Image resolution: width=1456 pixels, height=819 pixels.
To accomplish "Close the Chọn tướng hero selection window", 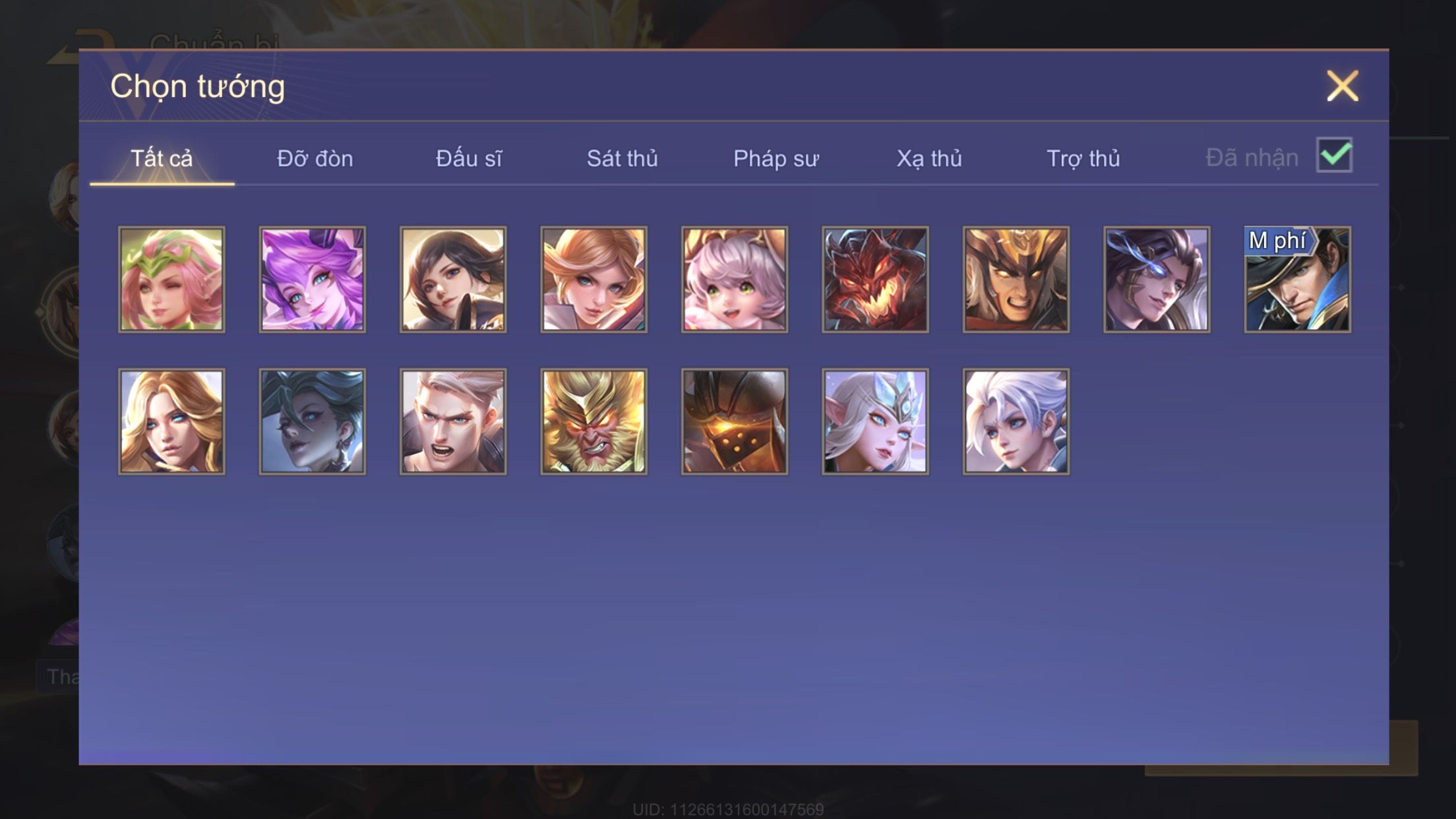I will point(1342,86).
